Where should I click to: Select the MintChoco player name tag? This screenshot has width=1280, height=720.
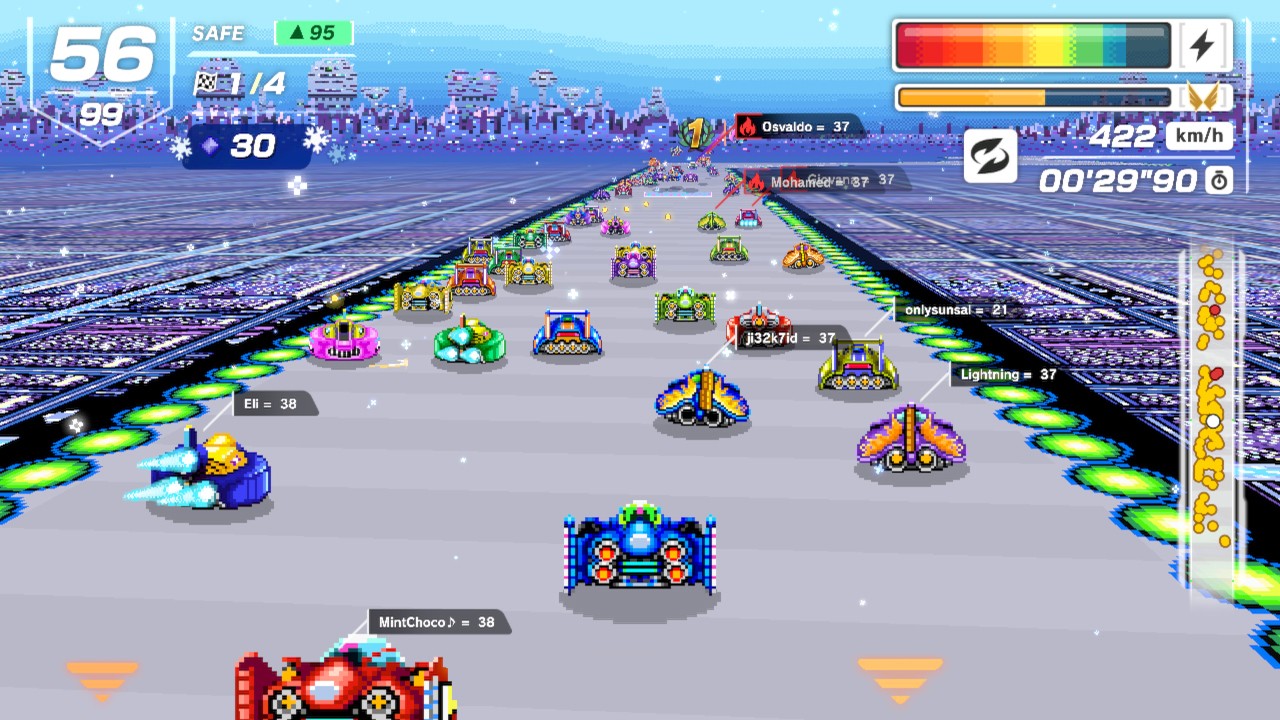pos(437,622)
